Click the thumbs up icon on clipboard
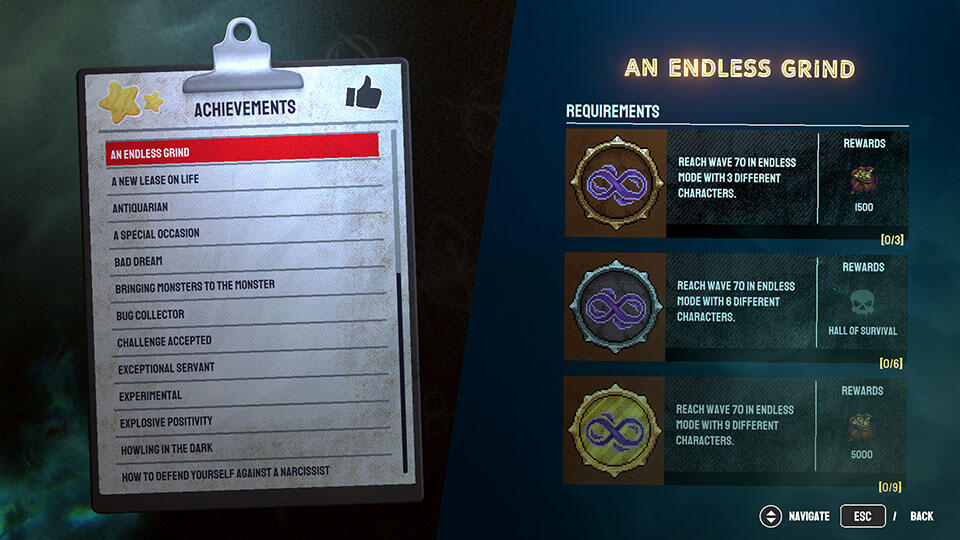The height and width of the screenshot is (540, 960). 364,93
